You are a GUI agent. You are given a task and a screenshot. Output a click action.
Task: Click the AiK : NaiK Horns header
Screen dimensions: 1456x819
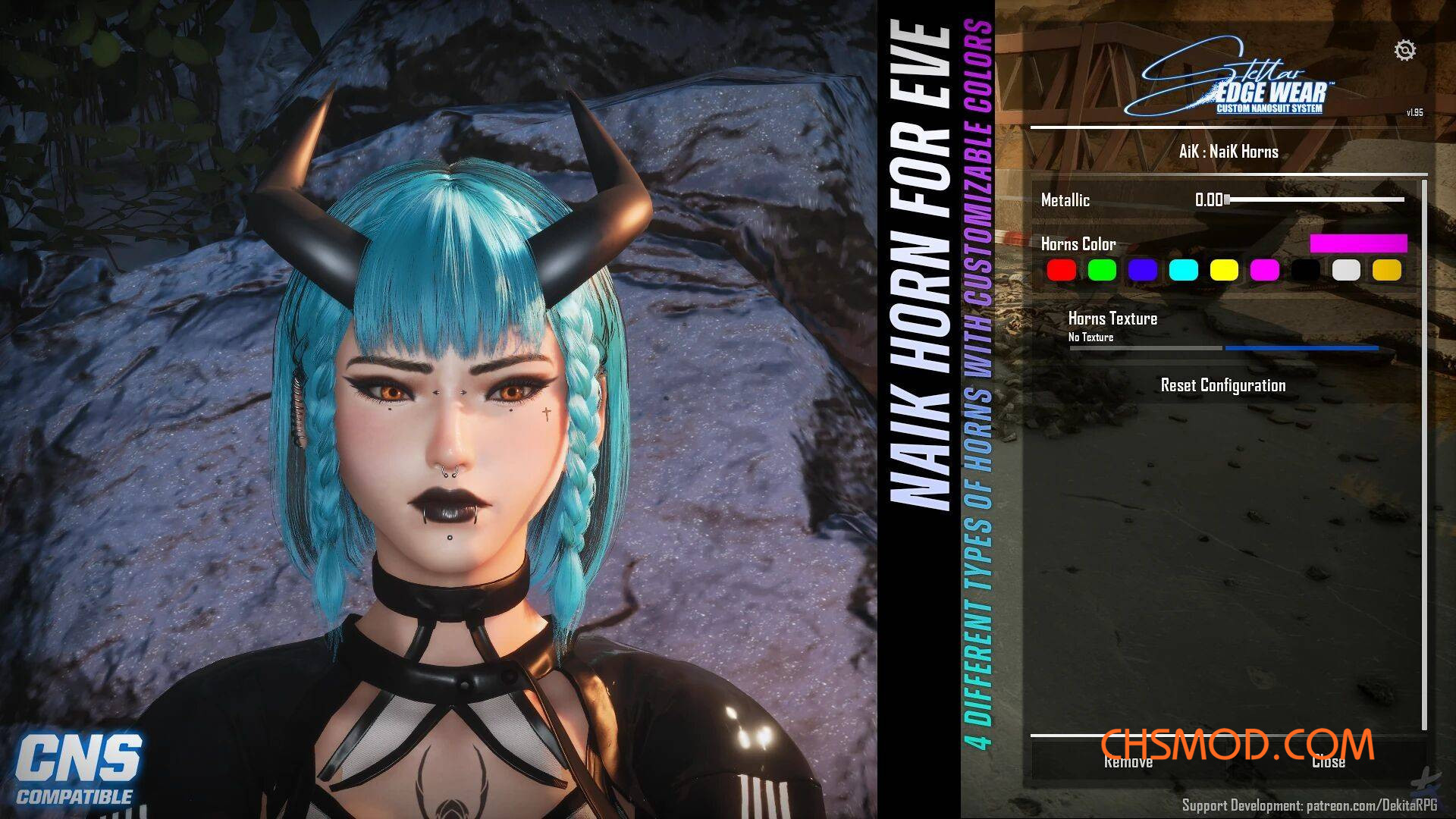[1228, 152]
